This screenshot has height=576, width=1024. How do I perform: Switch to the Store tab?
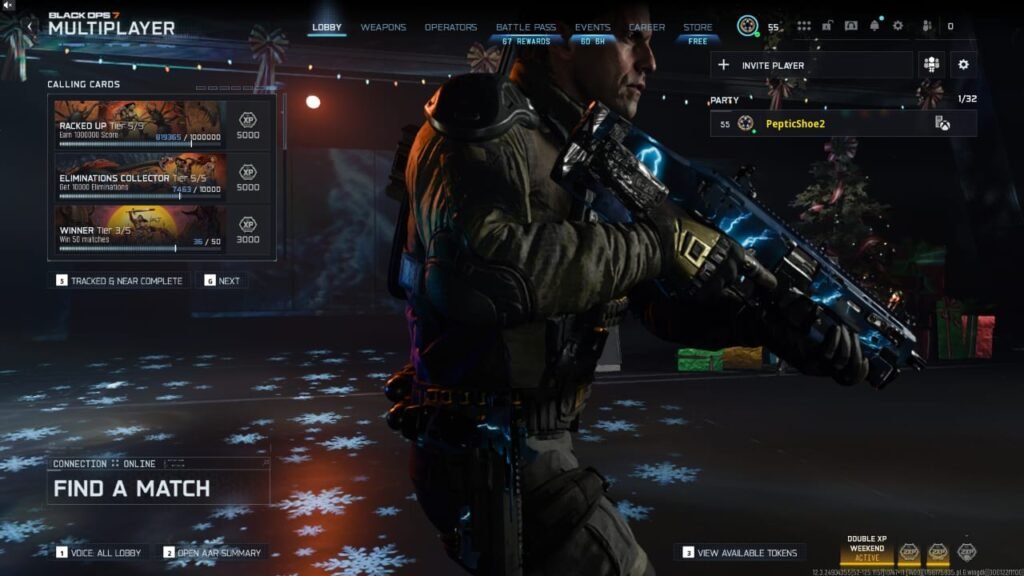pyautogui.click(x=698, y=27)
